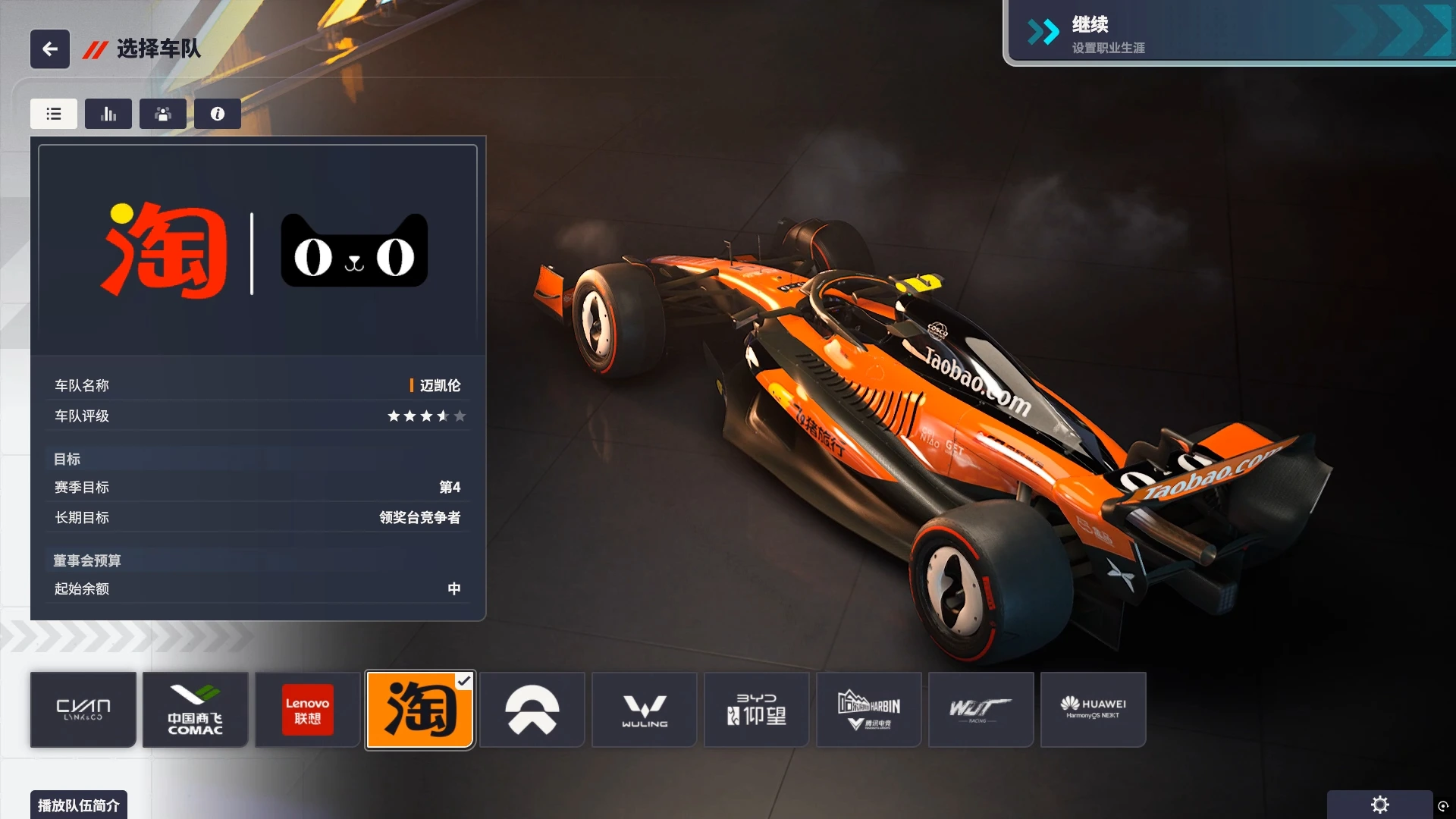Go back with the arrow button
1456x819 pixels.
coord(50,49)
